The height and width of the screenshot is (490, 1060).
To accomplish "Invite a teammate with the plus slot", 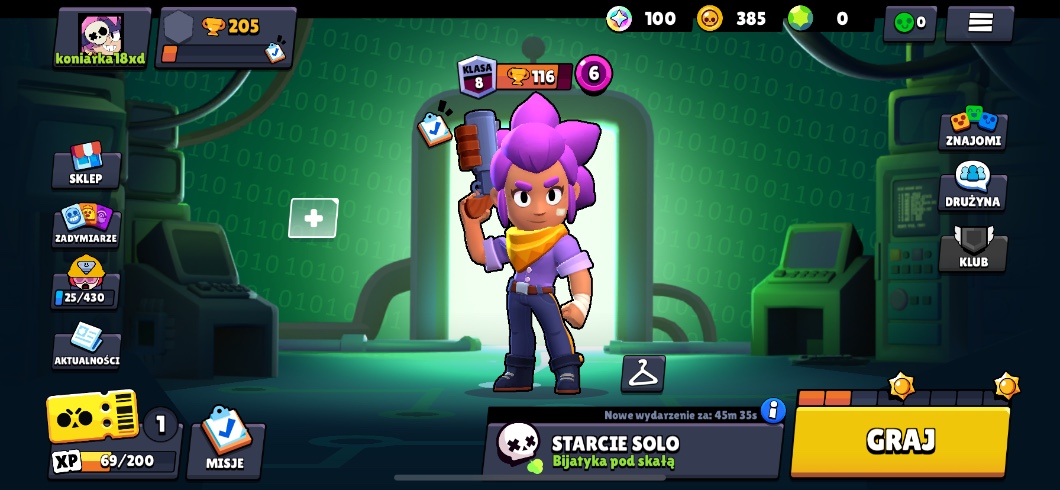I will tap(313, 218).
